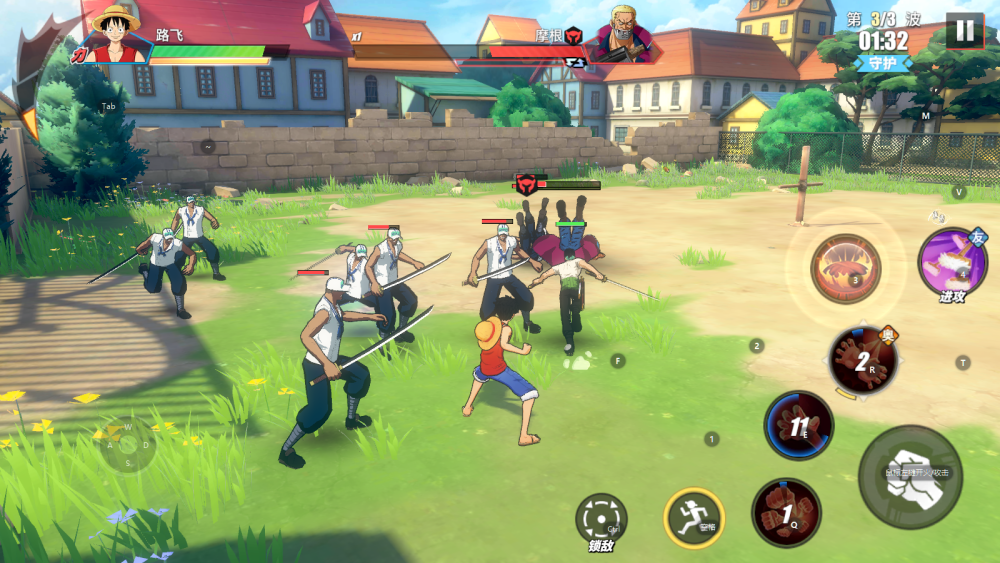1000x563 pixels.
Task: Pause the battle
Action: point(964,30)
